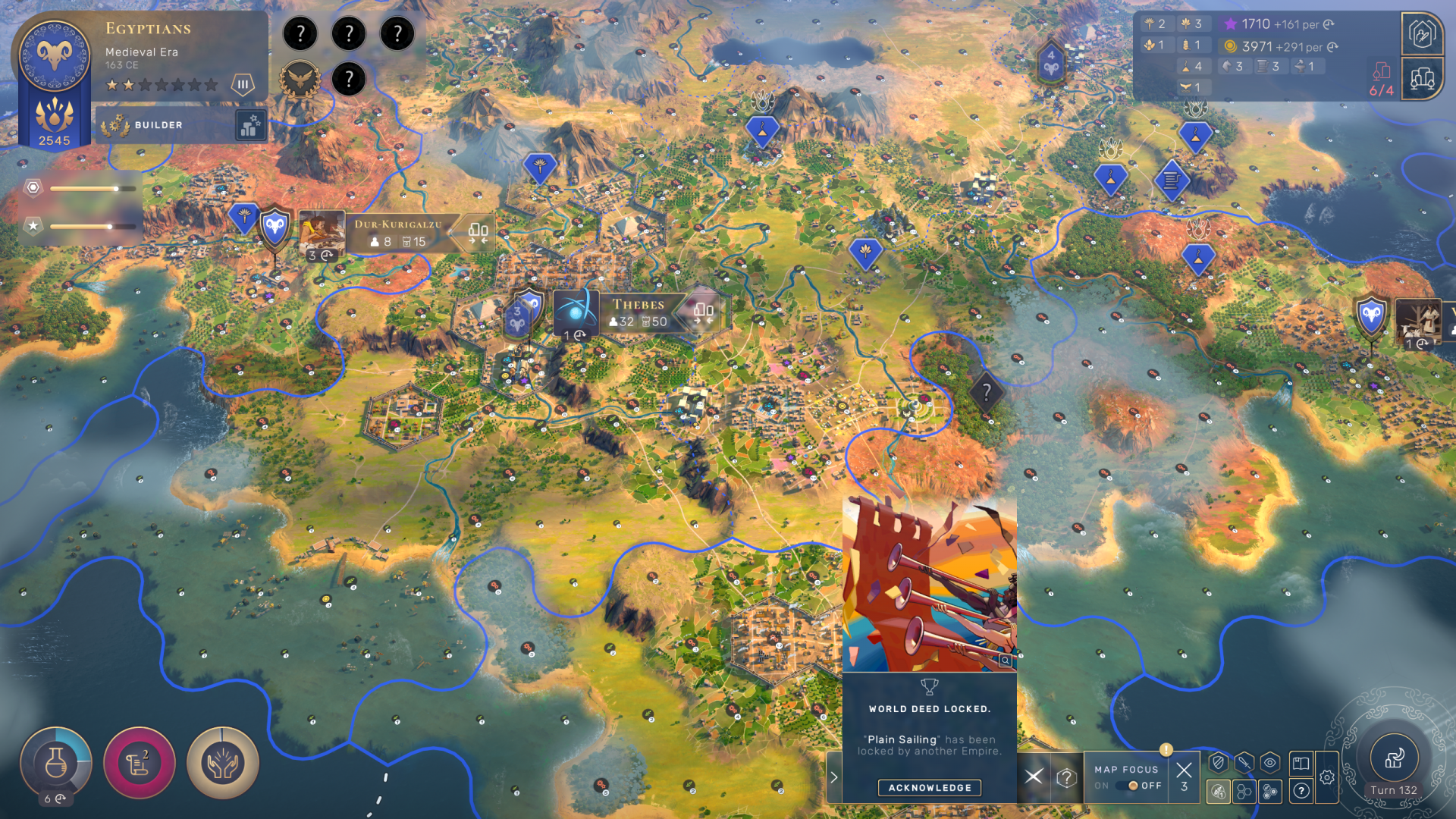
Task: Acknowledge the World Deed Locked notification
Action: coord(929,788)
